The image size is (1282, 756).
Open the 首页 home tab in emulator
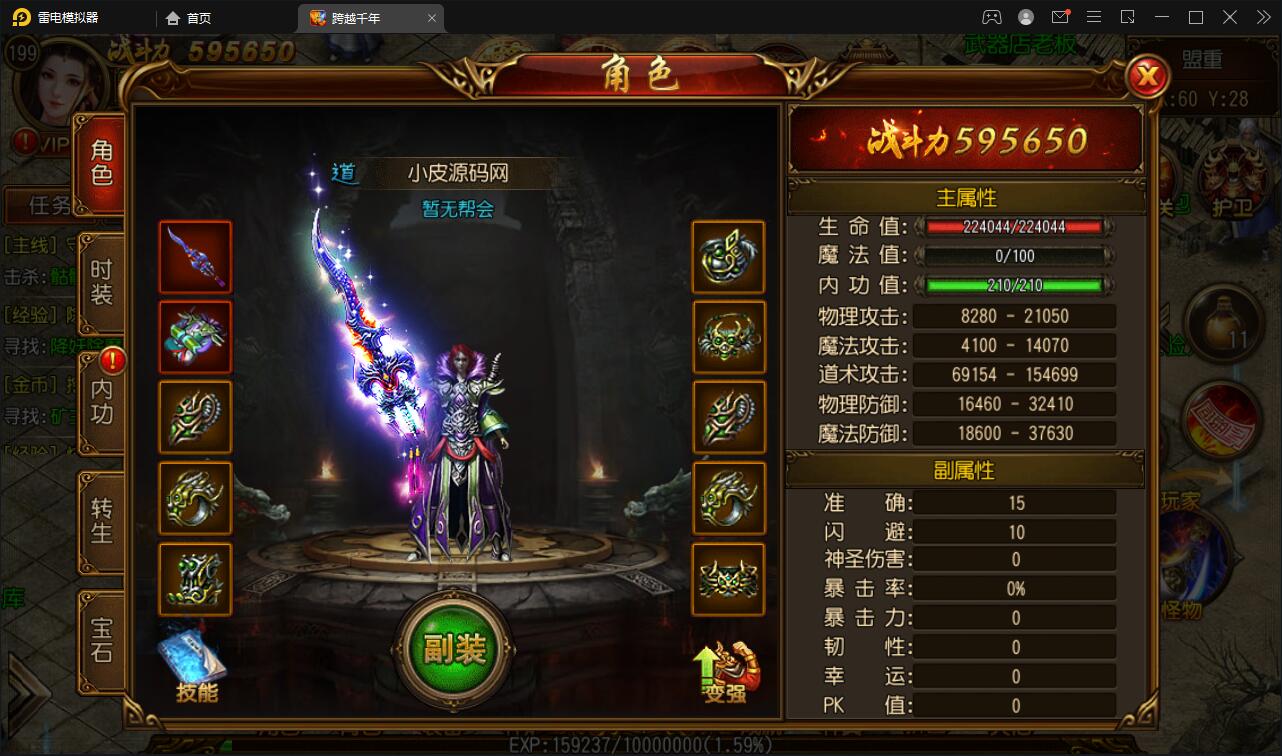(189, 18)
